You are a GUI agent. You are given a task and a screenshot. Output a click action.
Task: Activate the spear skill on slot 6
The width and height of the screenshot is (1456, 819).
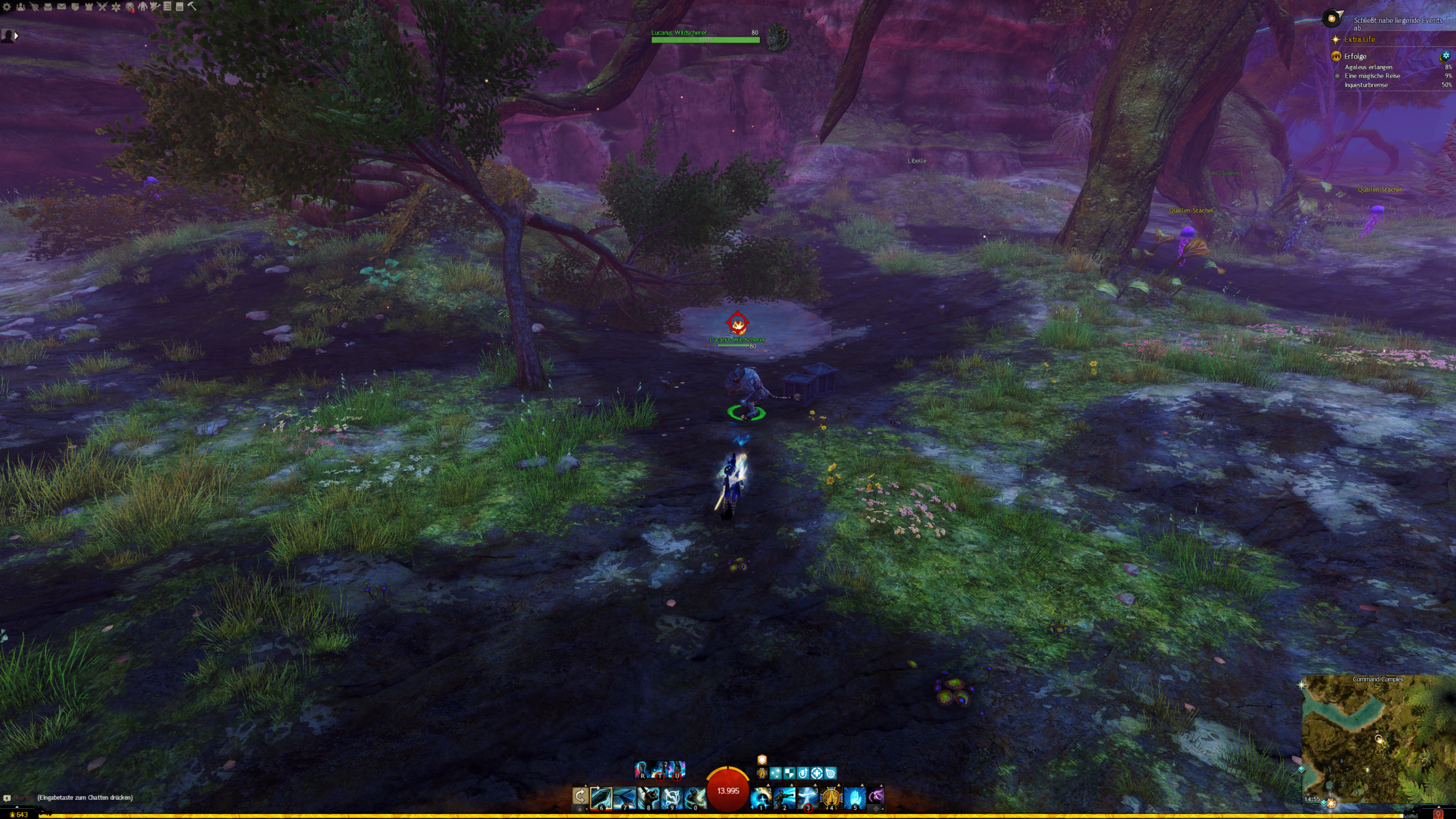point(601,798)
